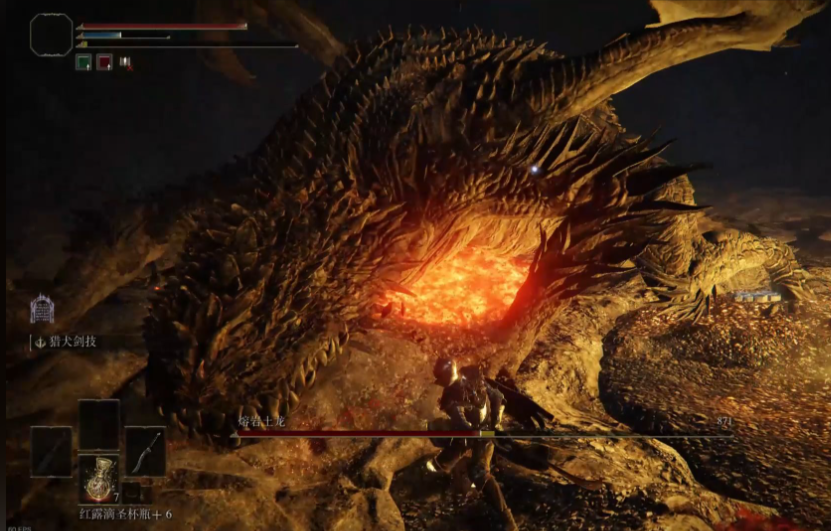
Task: Click the green status buff icon
Action: (84, 62)
